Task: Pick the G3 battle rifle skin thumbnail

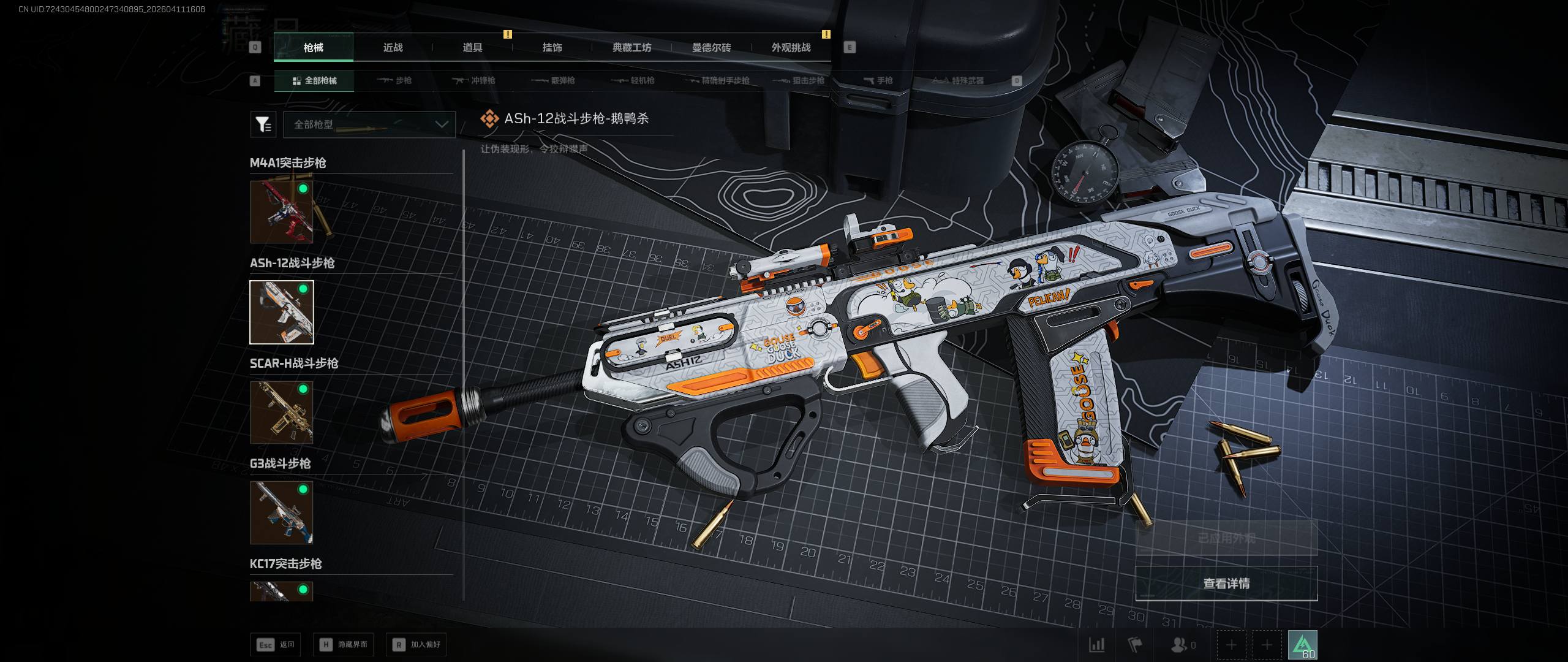Action: [x=282, y=512]
